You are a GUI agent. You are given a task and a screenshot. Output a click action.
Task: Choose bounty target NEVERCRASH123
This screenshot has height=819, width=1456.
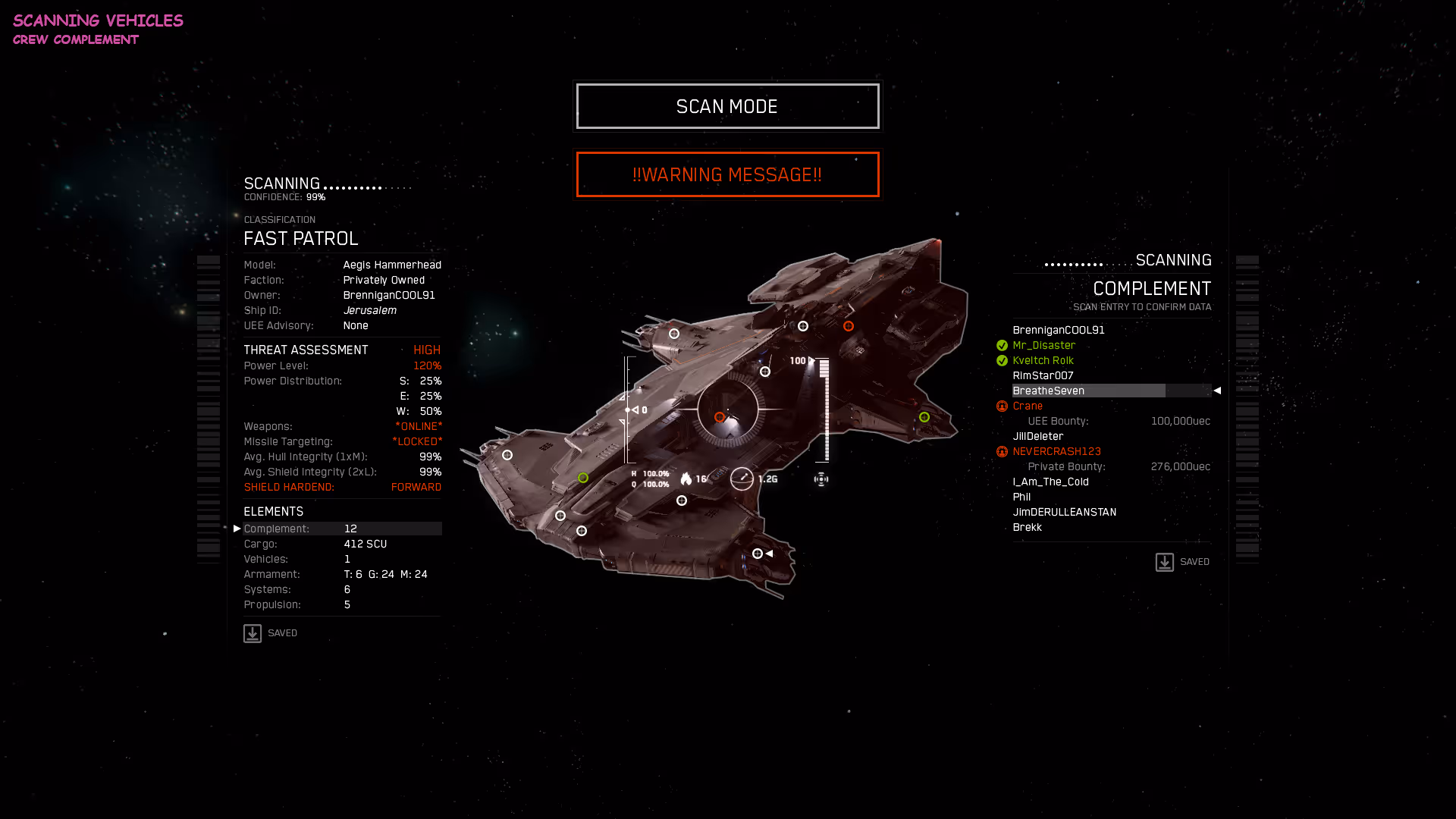coord(1057,451)
